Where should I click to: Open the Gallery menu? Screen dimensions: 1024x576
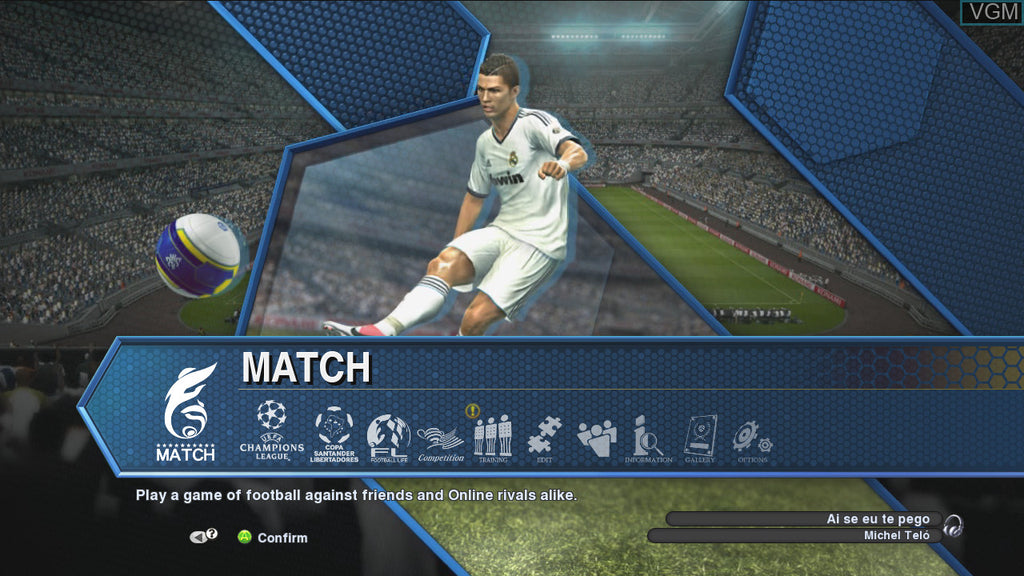click(x=700, y=439)
